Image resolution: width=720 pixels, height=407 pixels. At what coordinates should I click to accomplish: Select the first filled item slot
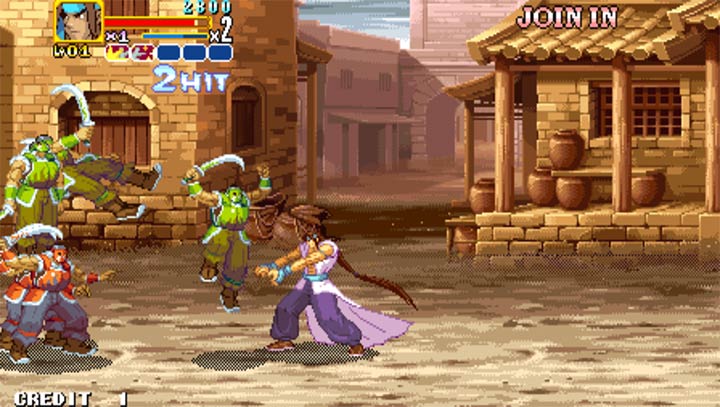pos(118,52)
